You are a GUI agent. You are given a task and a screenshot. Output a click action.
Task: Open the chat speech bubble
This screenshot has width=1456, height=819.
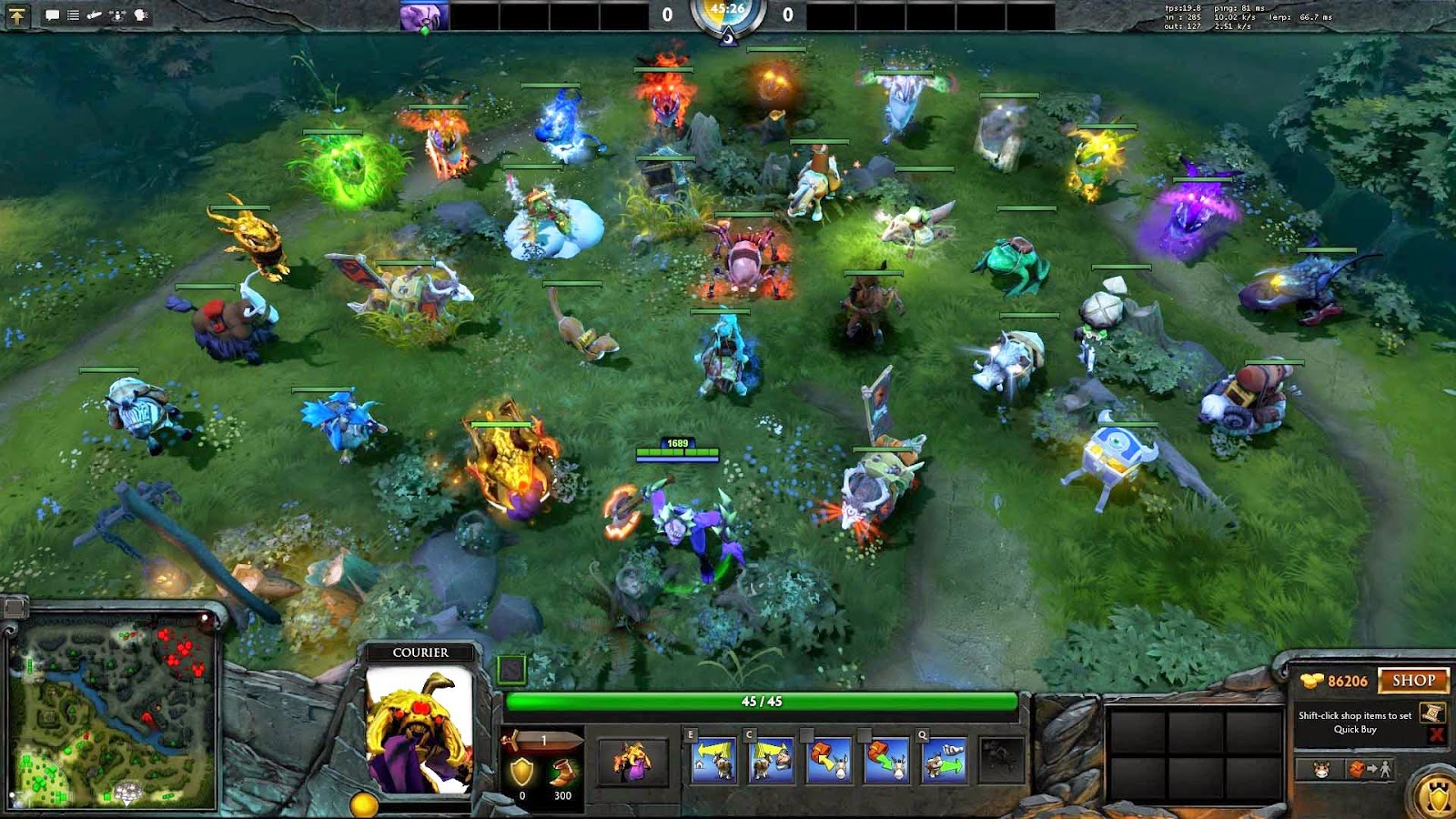point(52,15)
